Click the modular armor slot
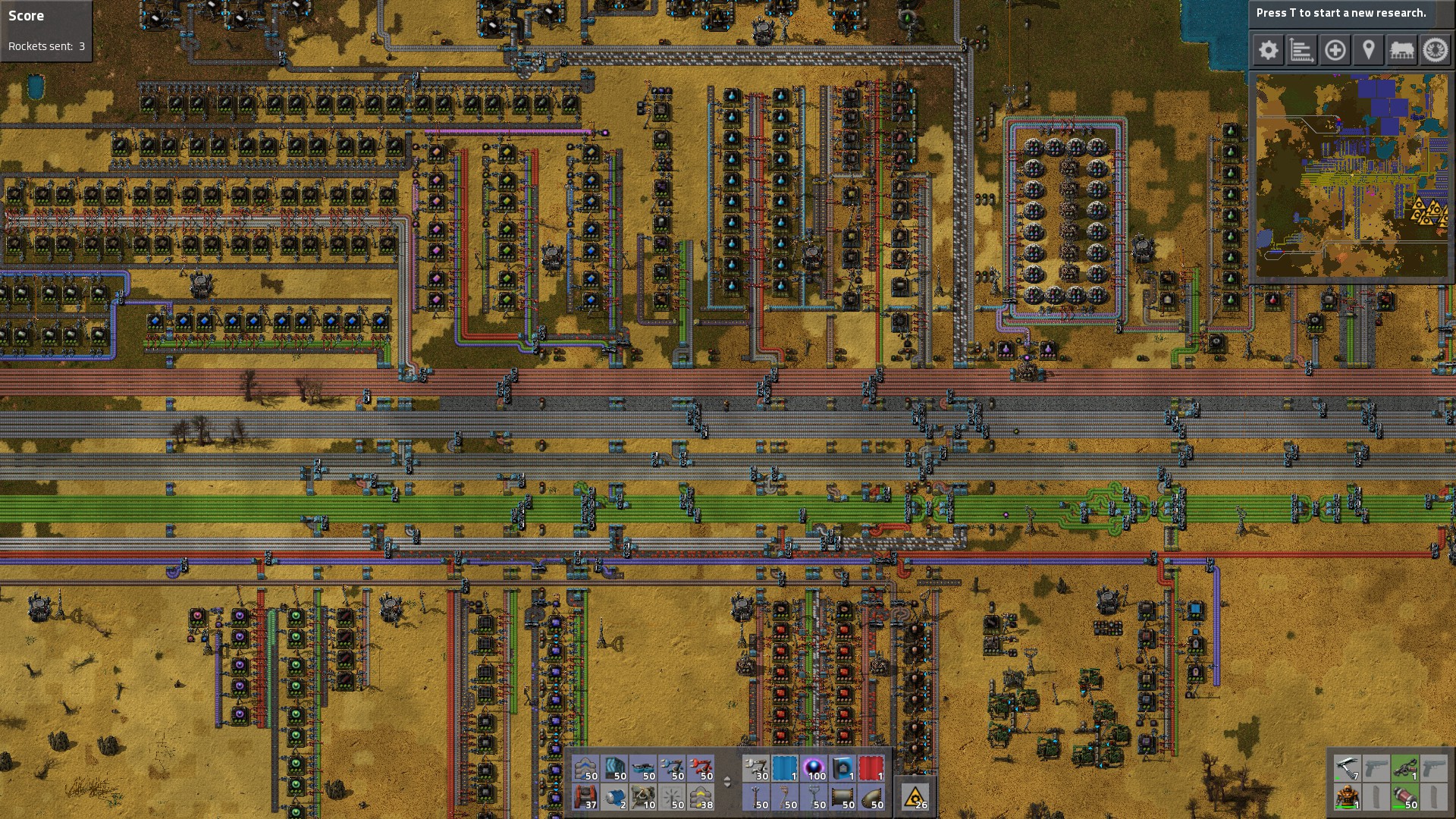 pos(1347,798)
